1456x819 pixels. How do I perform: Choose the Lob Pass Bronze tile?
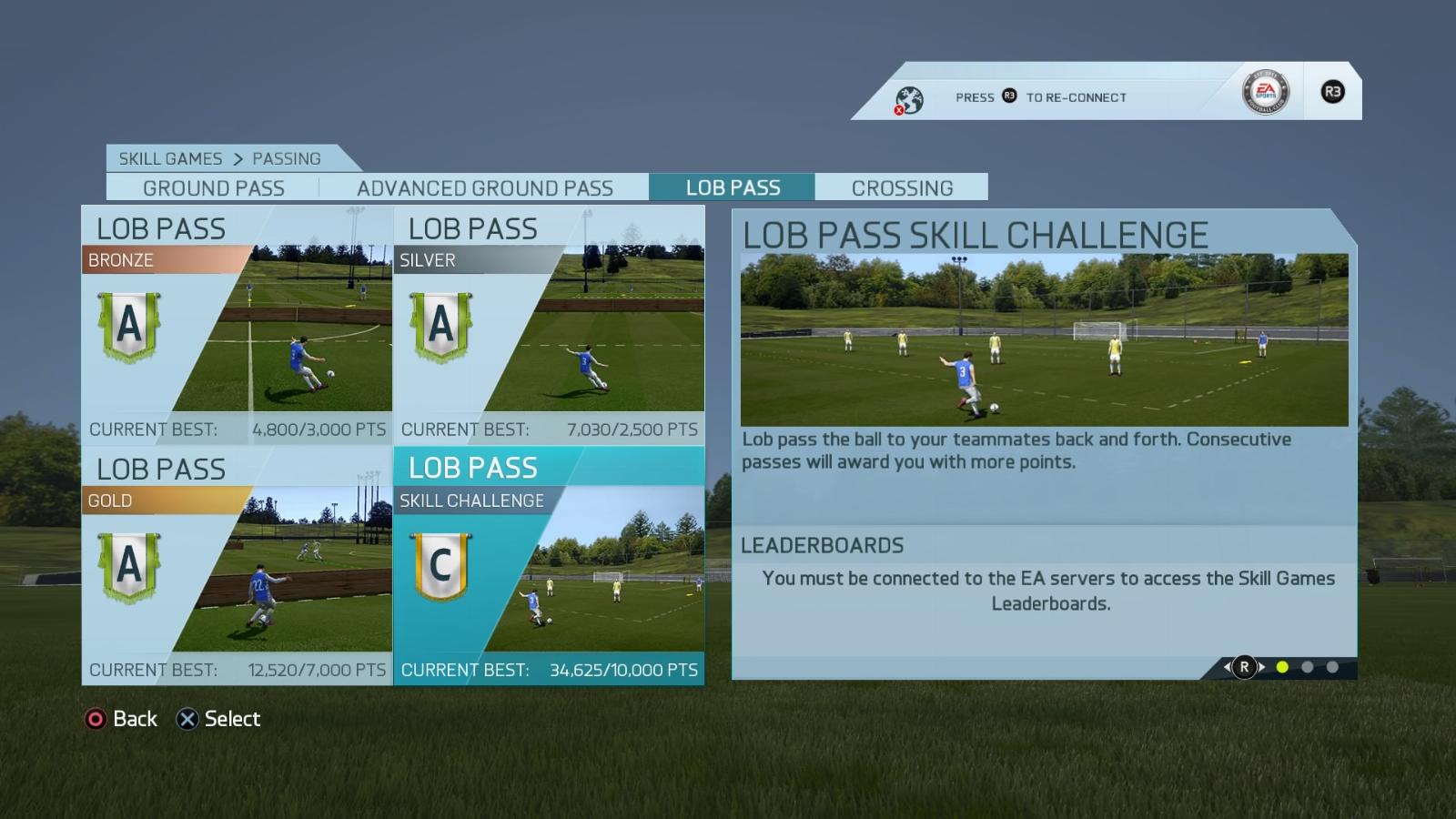pos(238,325)
